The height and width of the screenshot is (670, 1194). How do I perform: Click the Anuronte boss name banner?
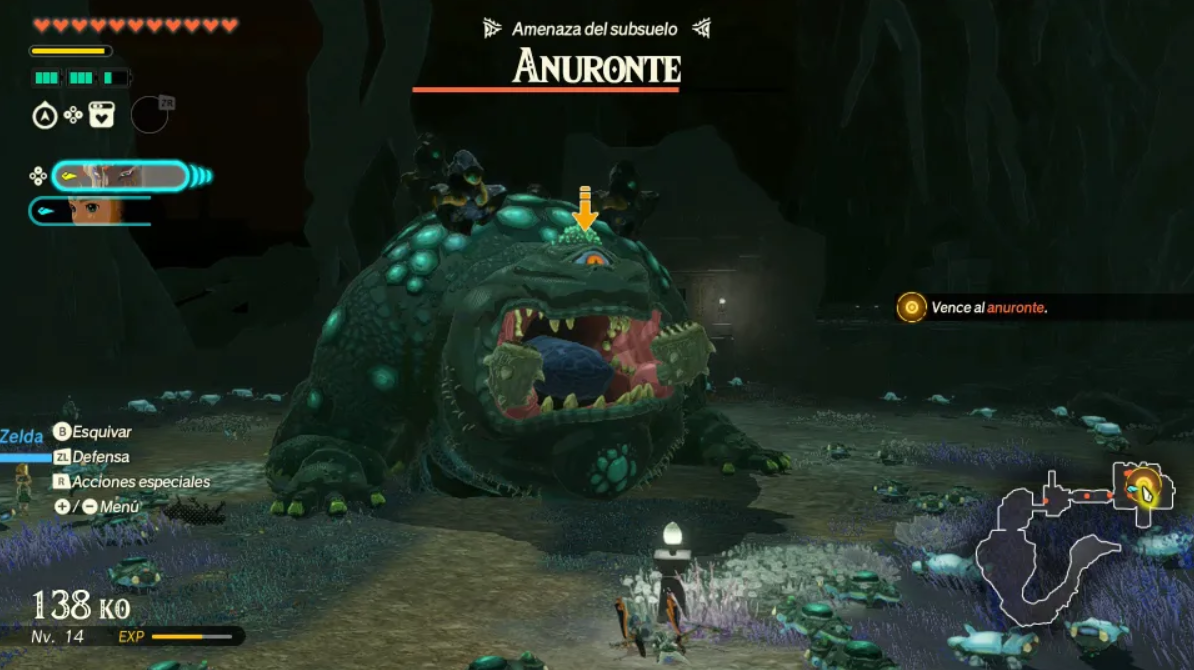point(596,68)
